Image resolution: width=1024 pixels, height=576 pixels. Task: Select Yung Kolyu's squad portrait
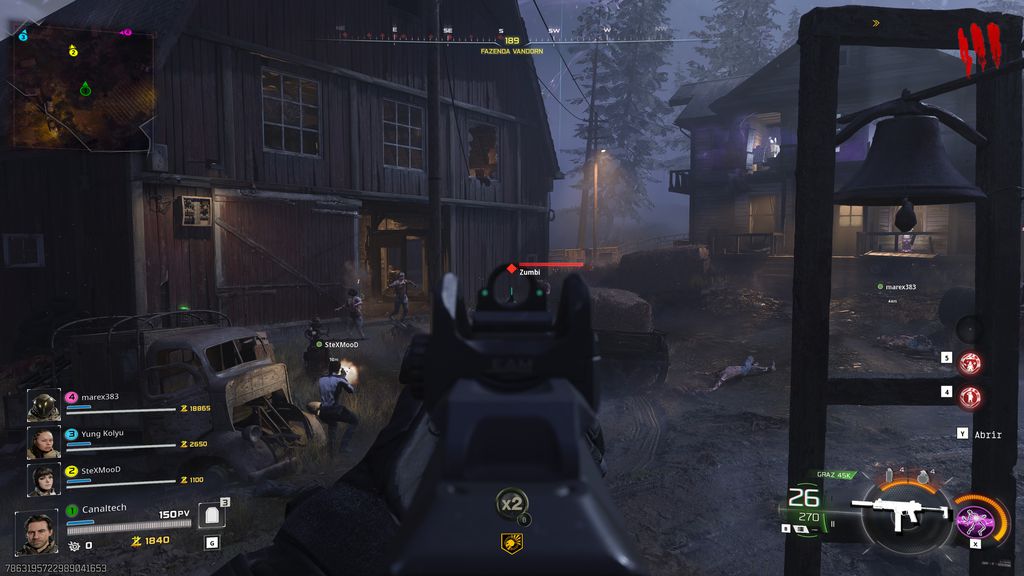[44, 442]
